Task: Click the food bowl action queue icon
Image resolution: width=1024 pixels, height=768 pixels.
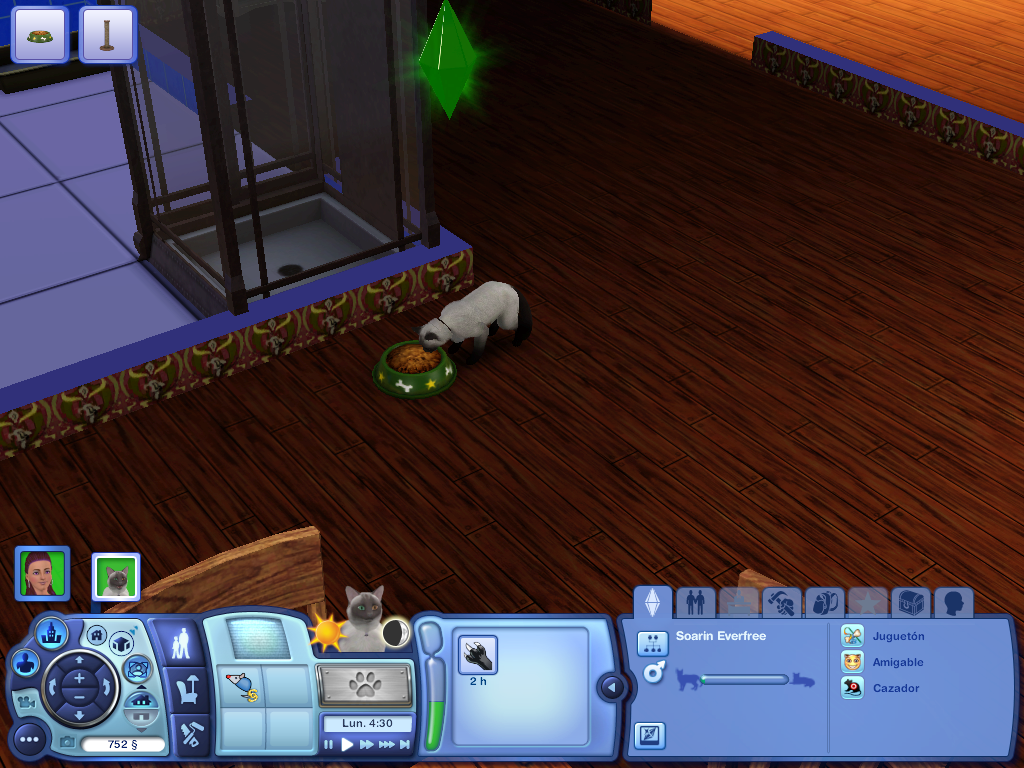Action: click(x=40, y=34)
